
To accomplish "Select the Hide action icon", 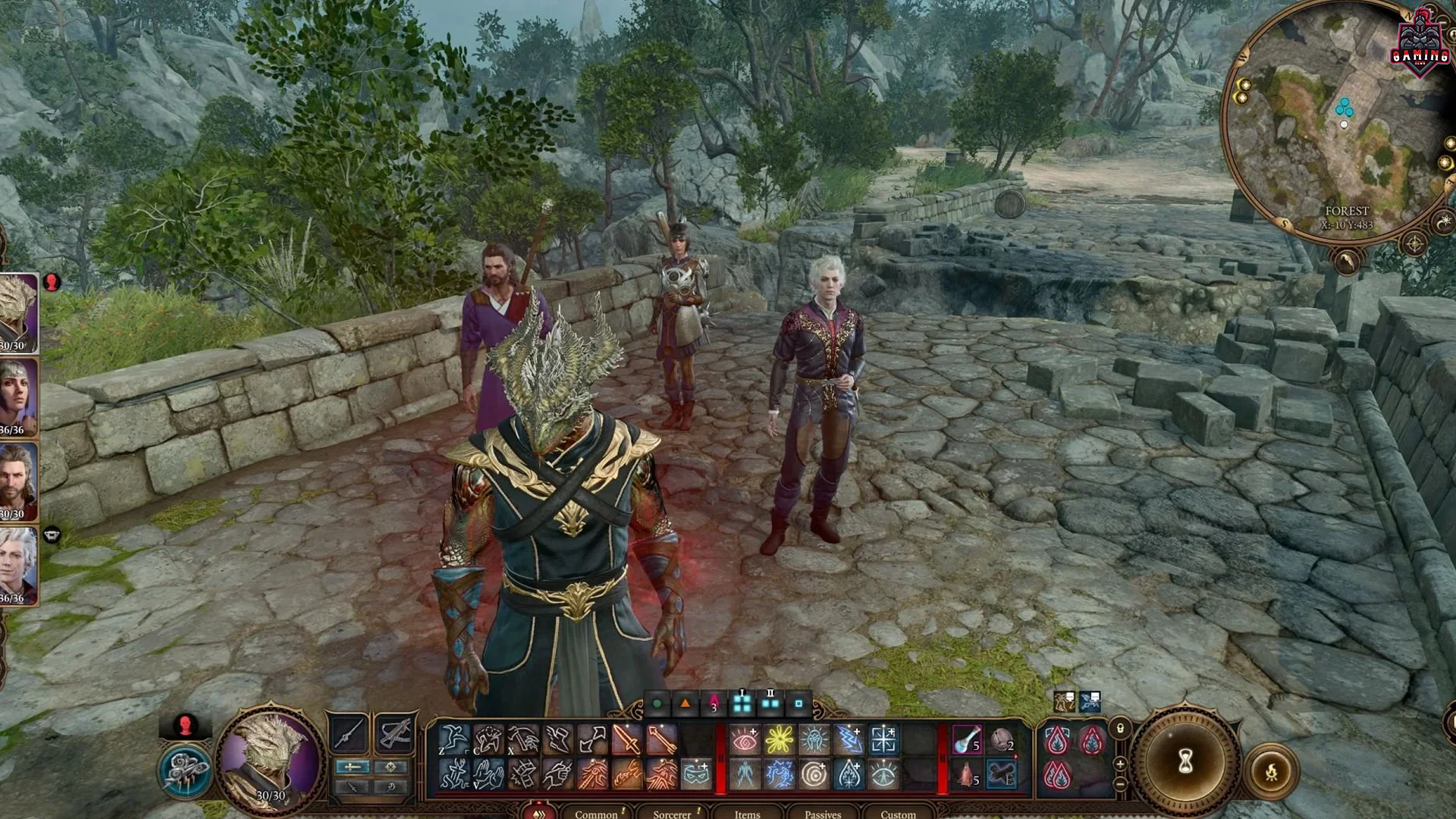I will (x=488, y=738).
